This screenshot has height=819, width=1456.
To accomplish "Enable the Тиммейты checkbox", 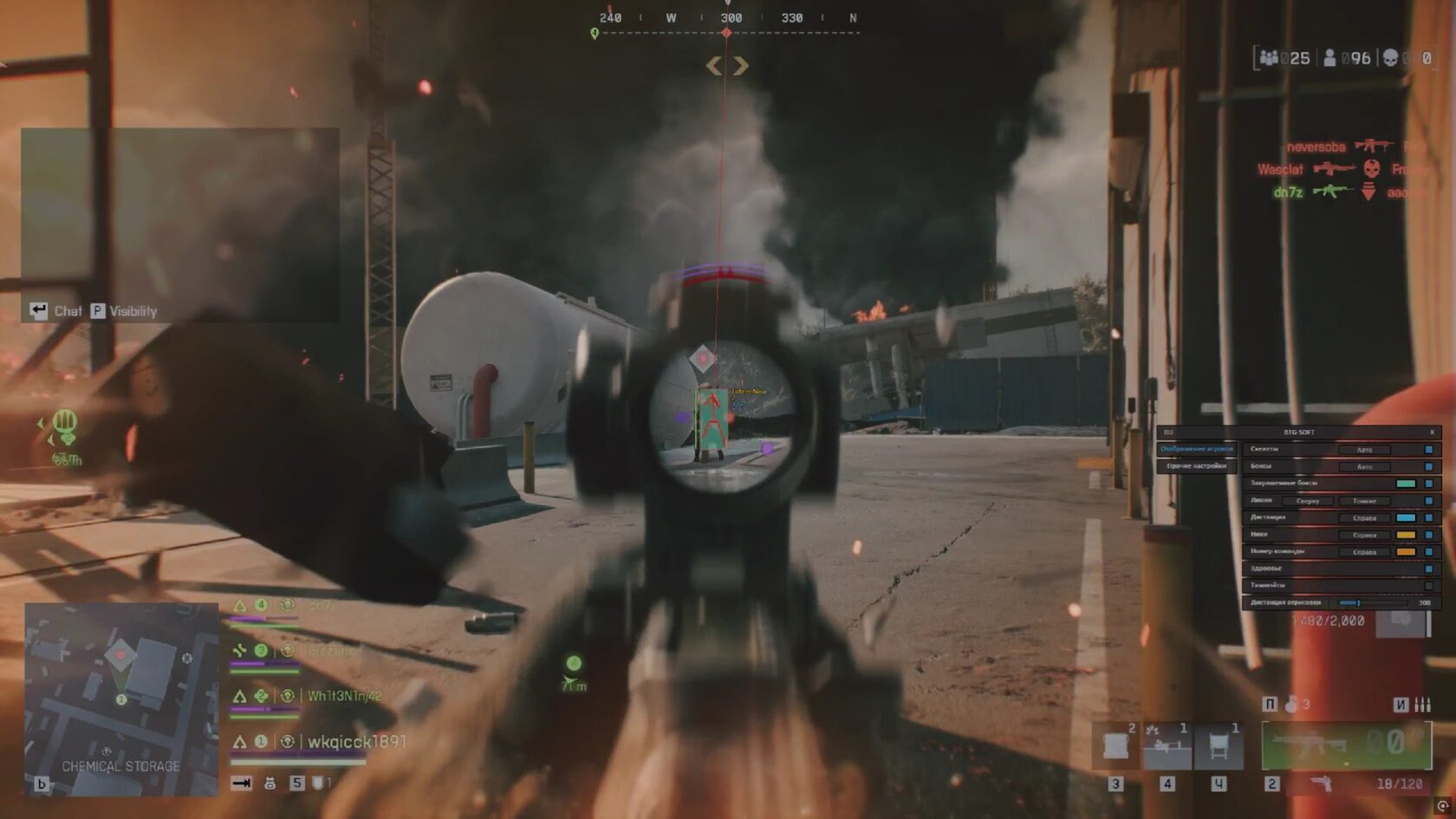I will [1429, 585].
